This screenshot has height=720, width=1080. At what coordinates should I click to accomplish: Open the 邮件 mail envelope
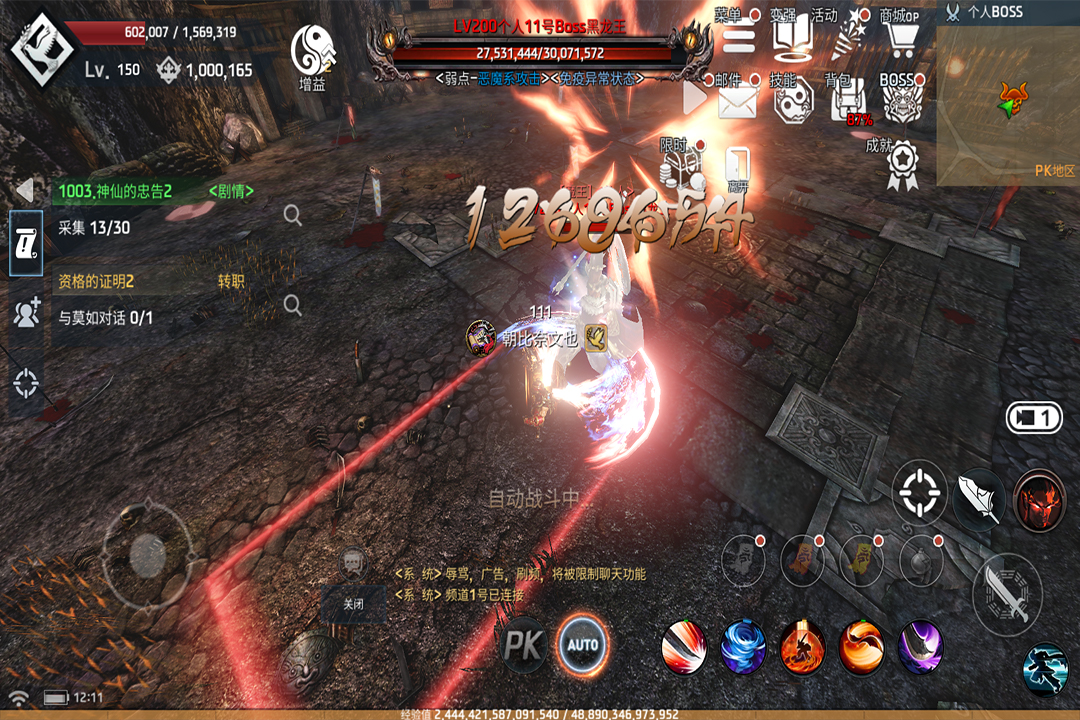click(738, 102)
